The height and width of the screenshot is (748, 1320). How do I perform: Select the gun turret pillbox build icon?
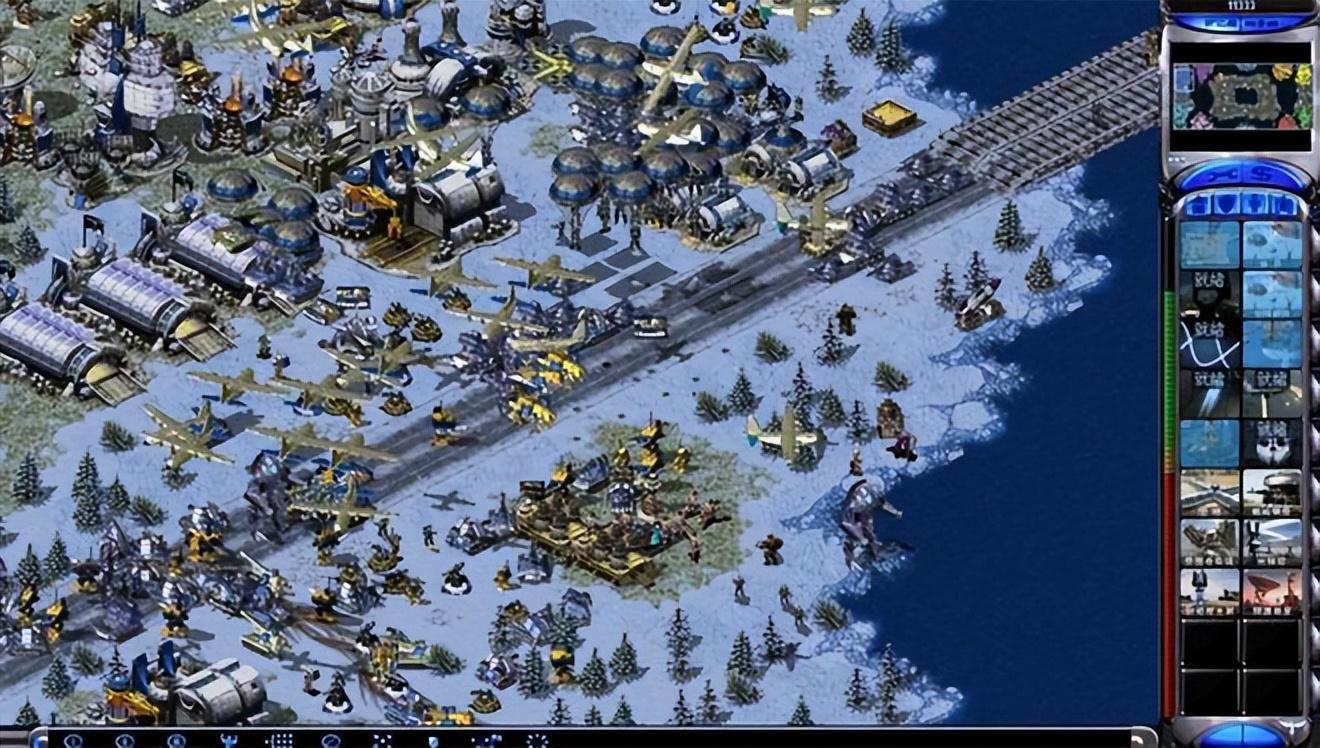tap(1272, 492)
